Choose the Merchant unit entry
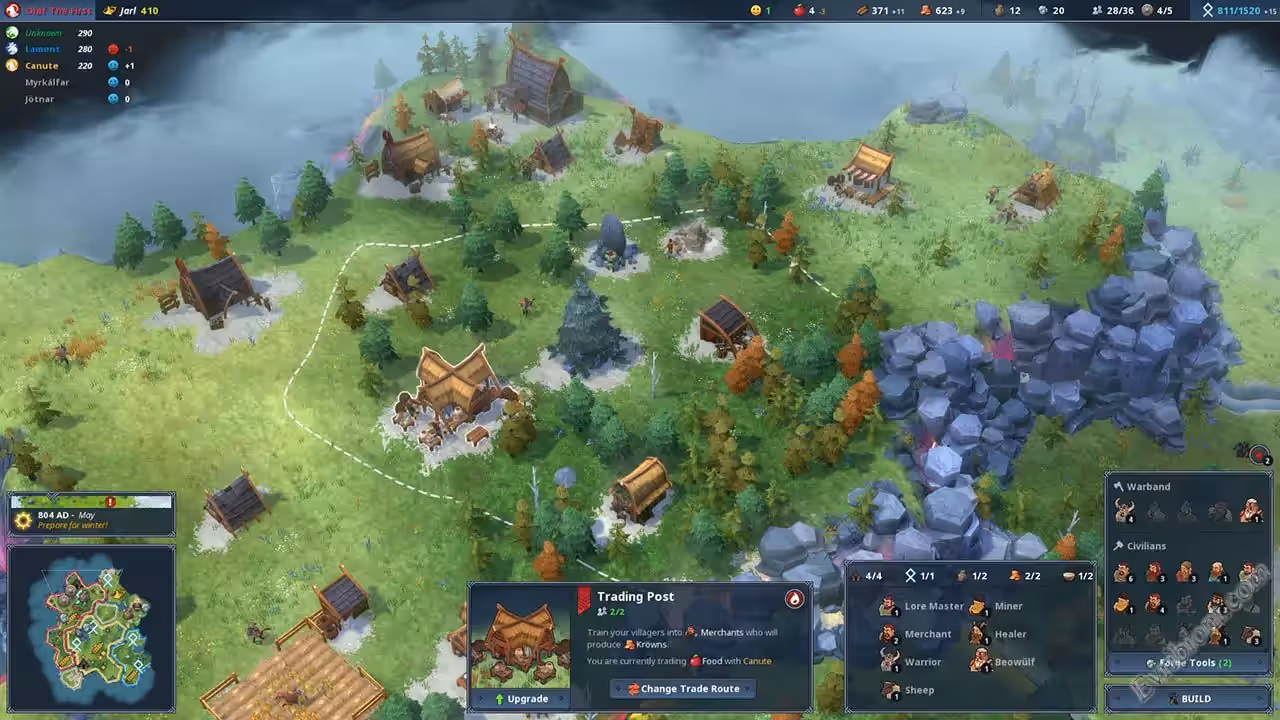 (x=917, y=634)
